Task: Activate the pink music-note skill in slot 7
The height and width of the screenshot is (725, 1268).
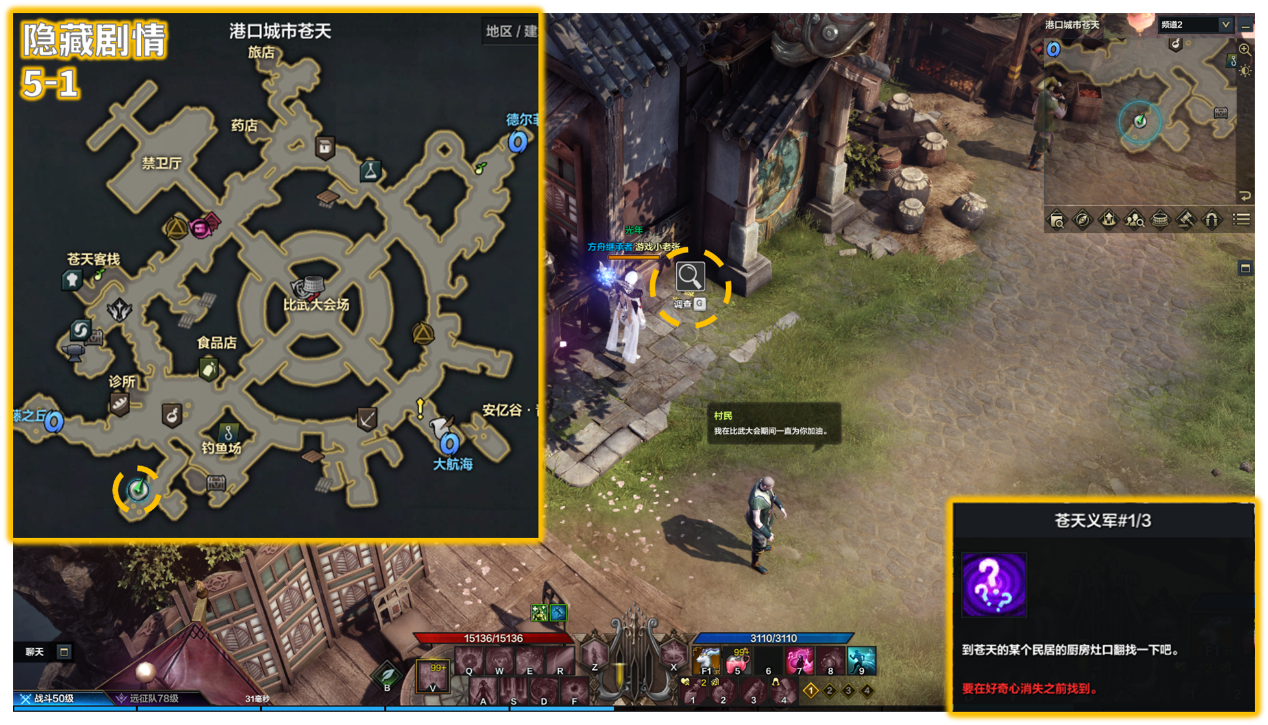Action: click(800, 660)
